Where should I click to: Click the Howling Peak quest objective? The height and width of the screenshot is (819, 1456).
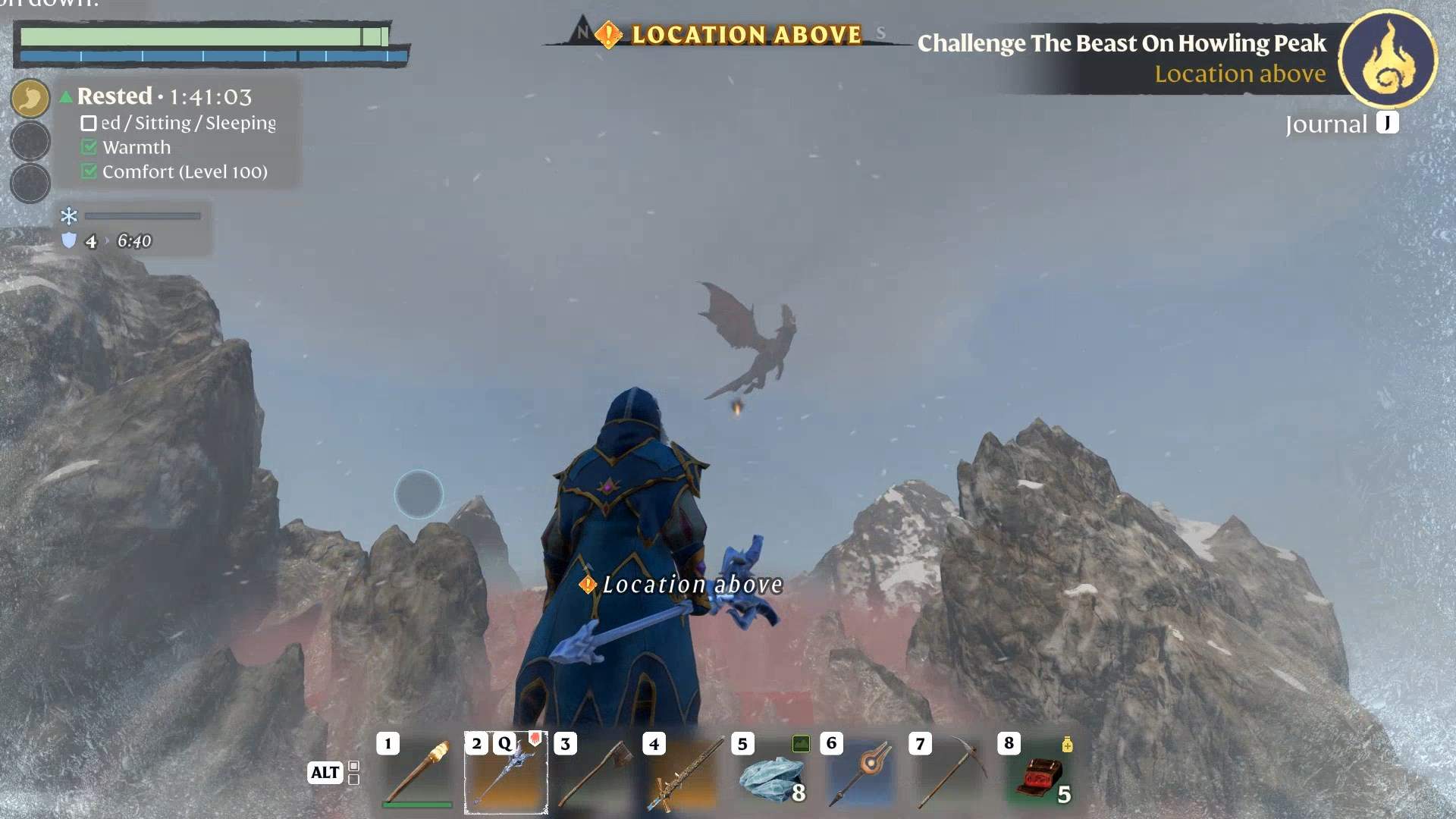(x=1122, y=44)
